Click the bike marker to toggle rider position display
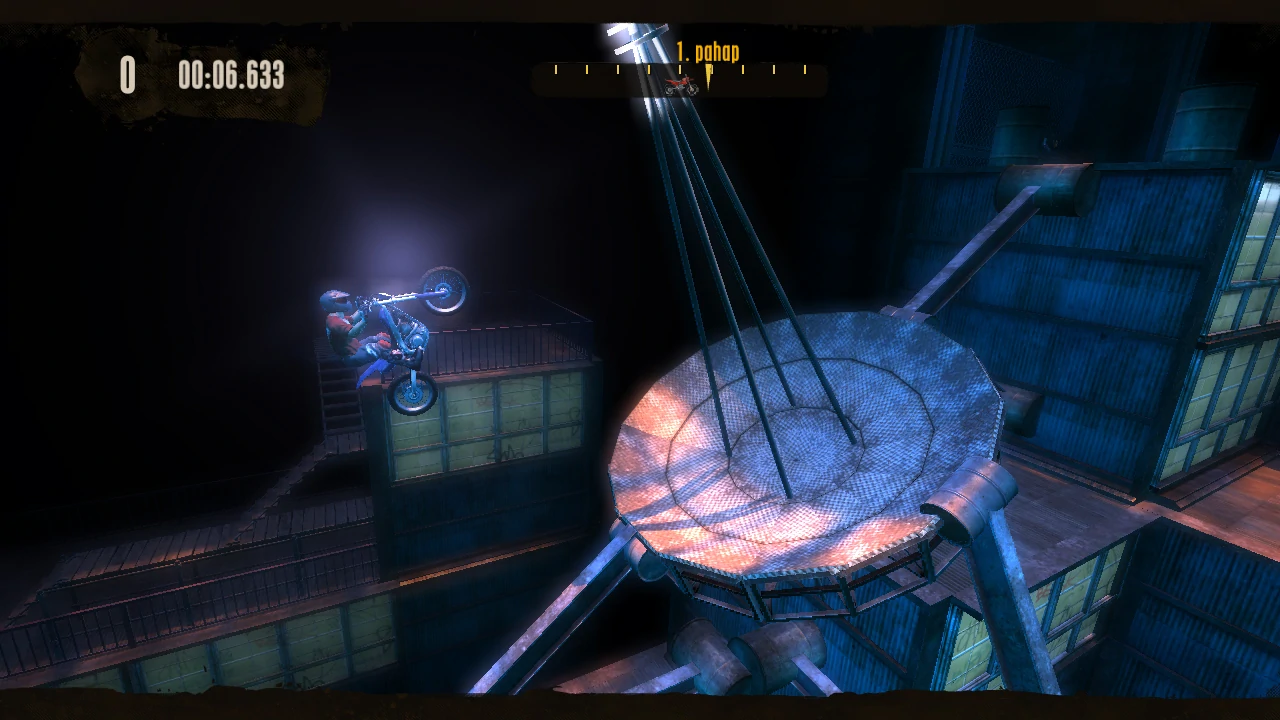 point(683,86)
